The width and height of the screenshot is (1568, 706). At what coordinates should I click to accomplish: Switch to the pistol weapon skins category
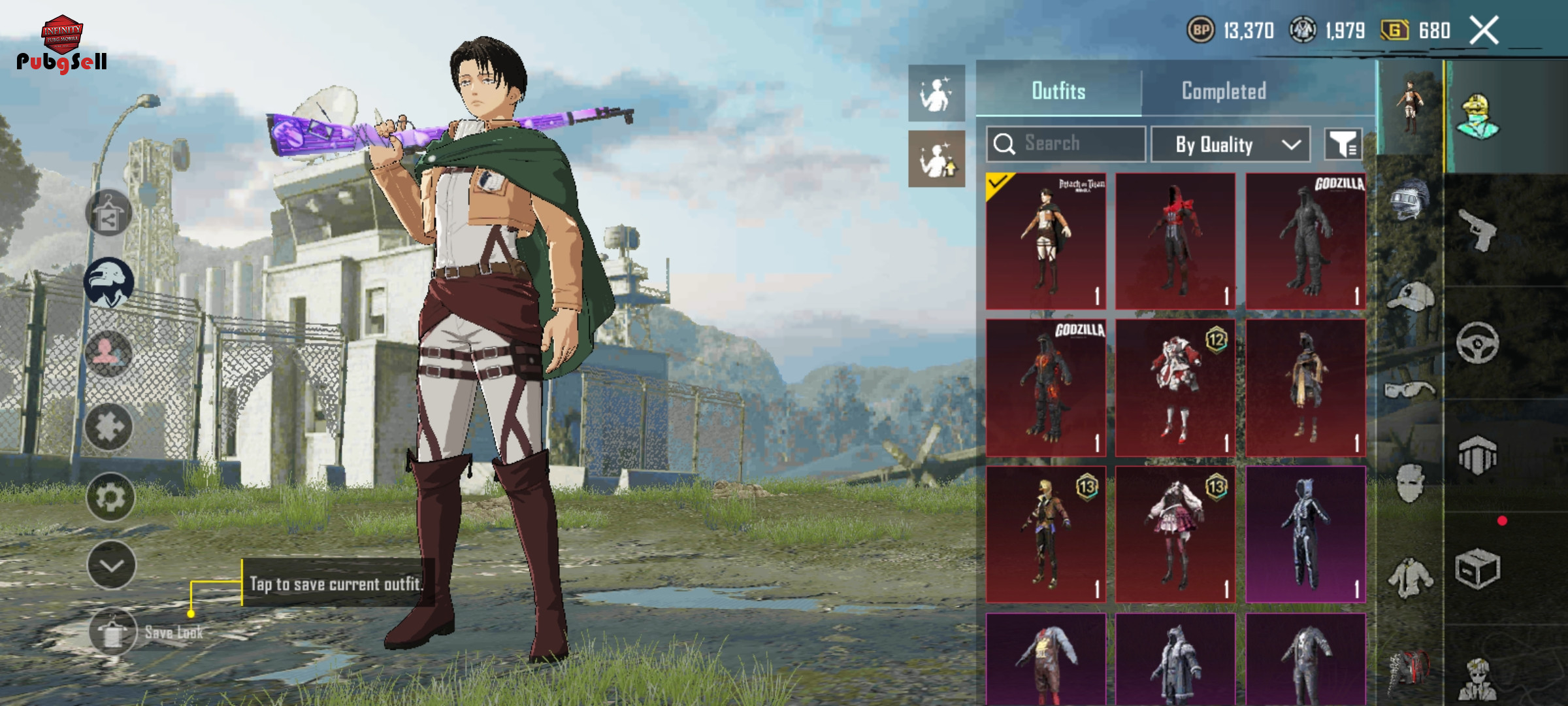tap(1478, 229)
